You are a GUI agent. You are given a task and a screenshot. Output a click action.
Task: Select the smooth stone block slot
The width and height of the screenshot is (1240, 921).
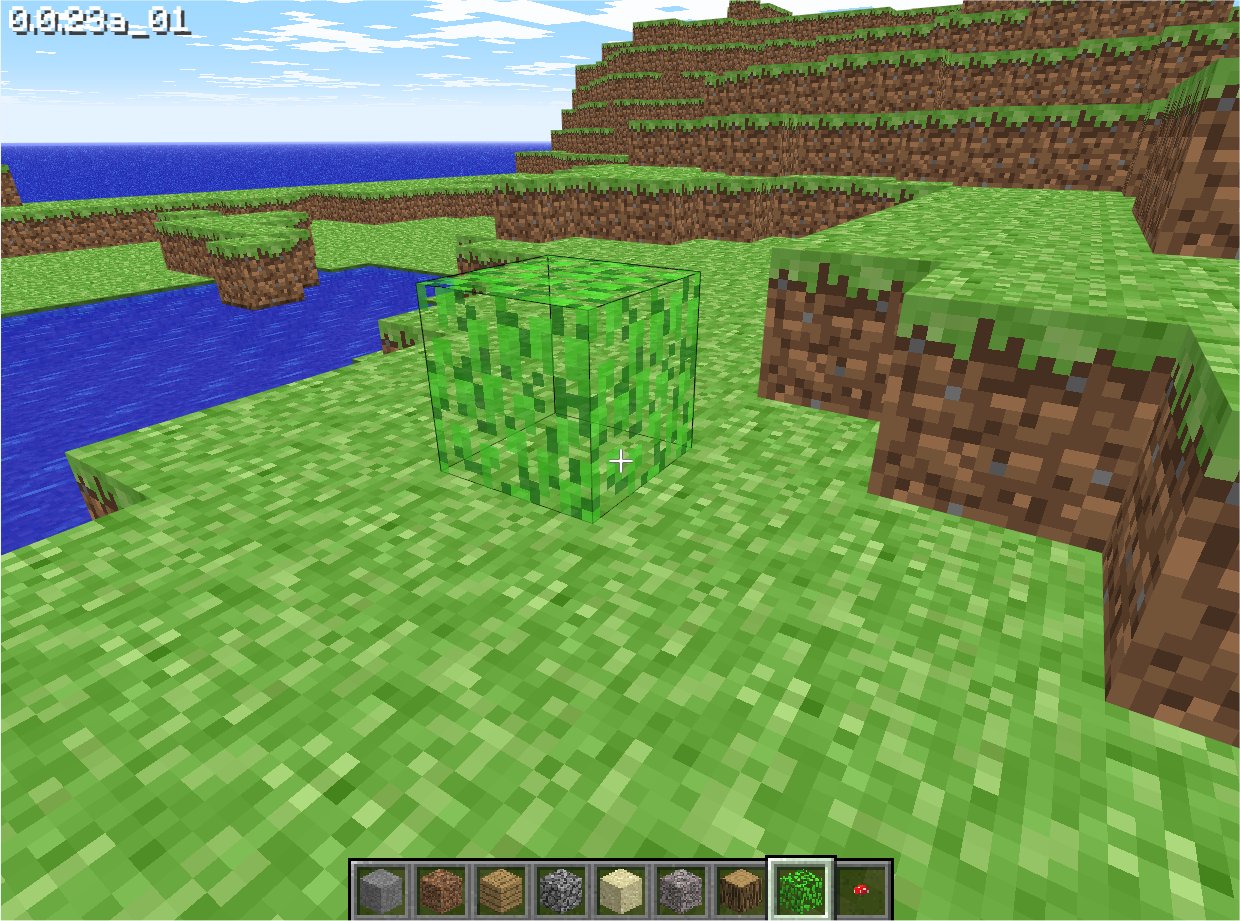380,888
